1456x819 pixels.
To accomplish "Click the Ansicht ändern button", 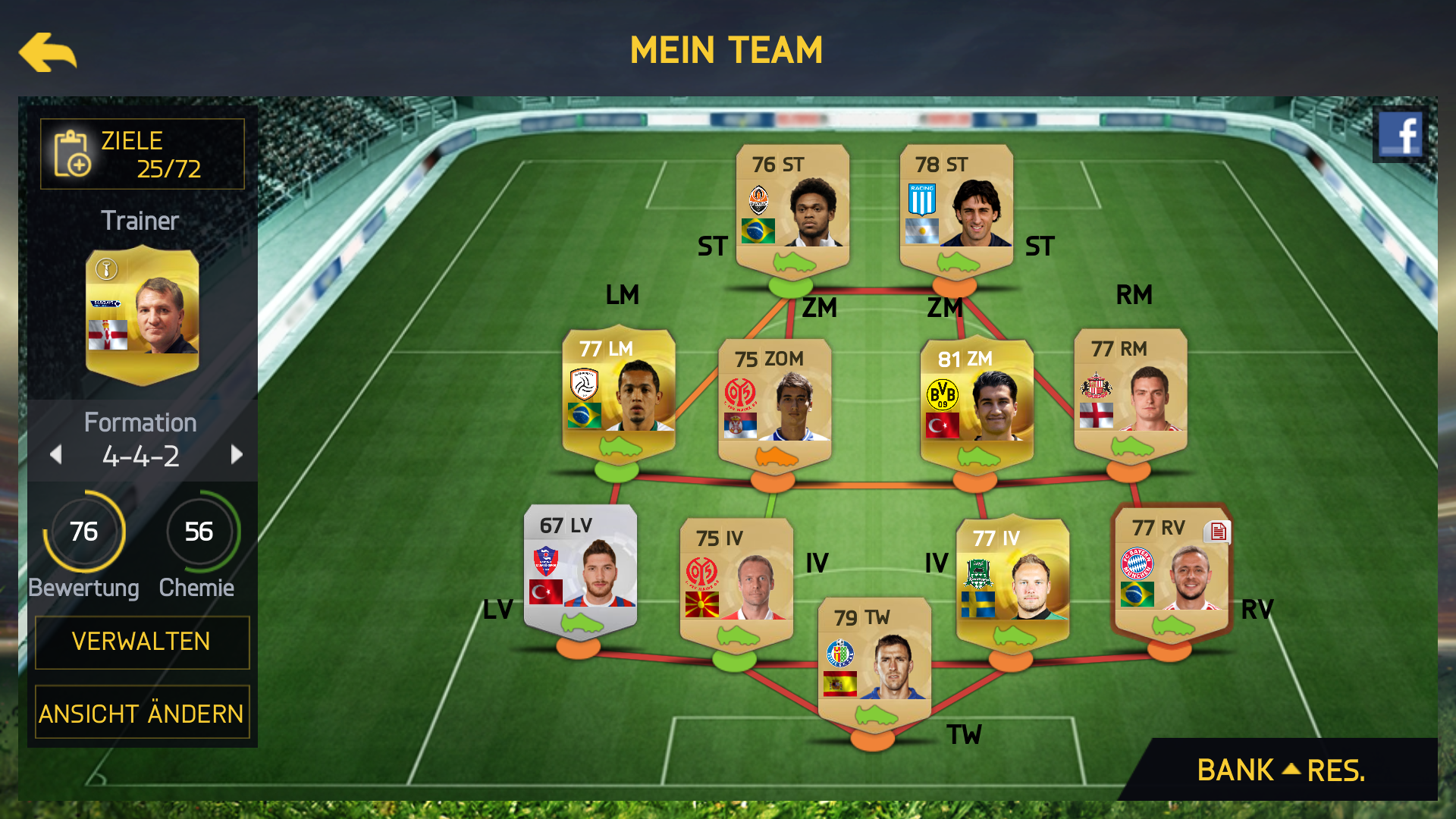I will pyautogui.click(x=143, y=713).
